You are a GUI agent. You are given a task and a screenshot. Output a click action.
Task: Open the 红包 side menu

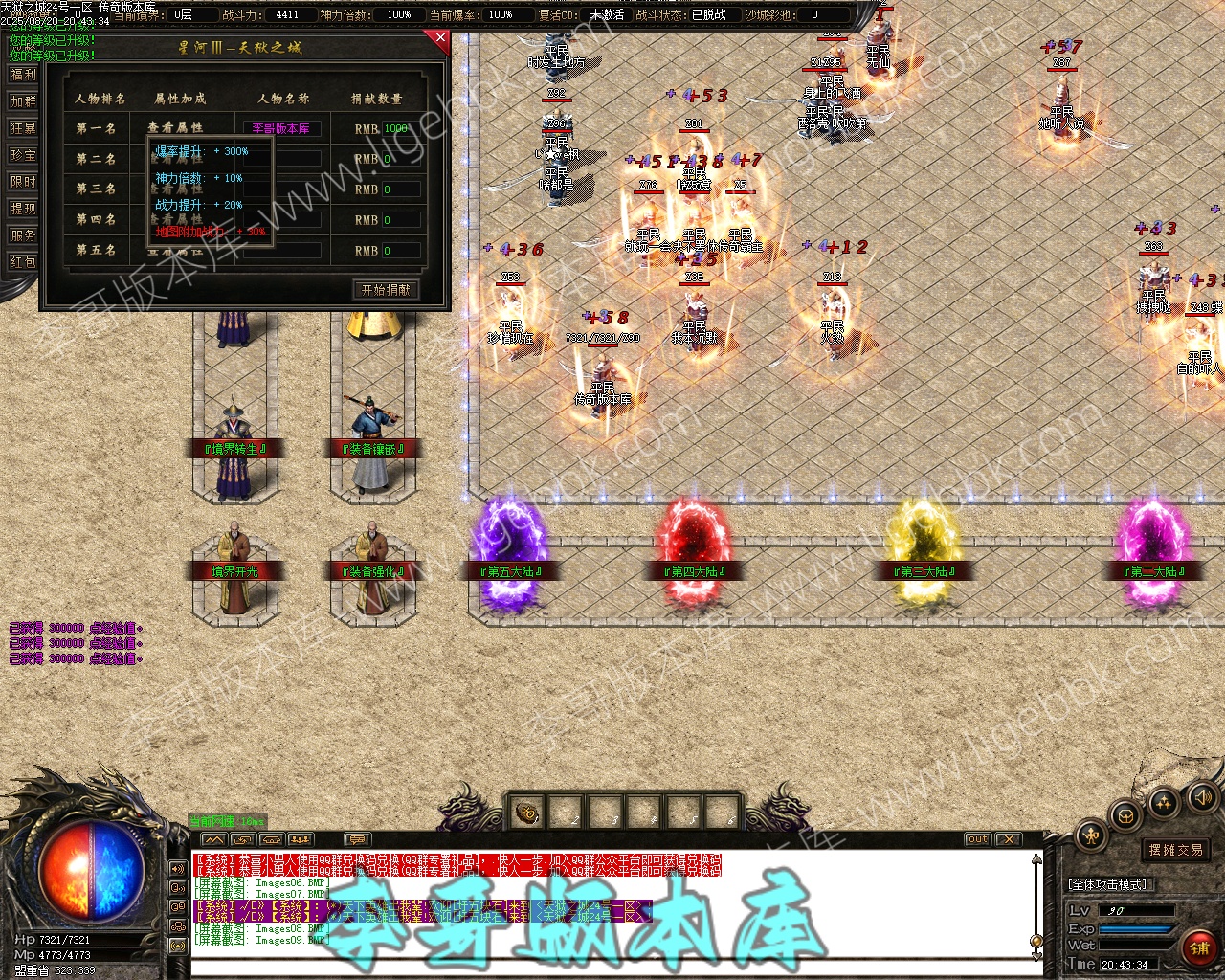click(x=23, y=261)
